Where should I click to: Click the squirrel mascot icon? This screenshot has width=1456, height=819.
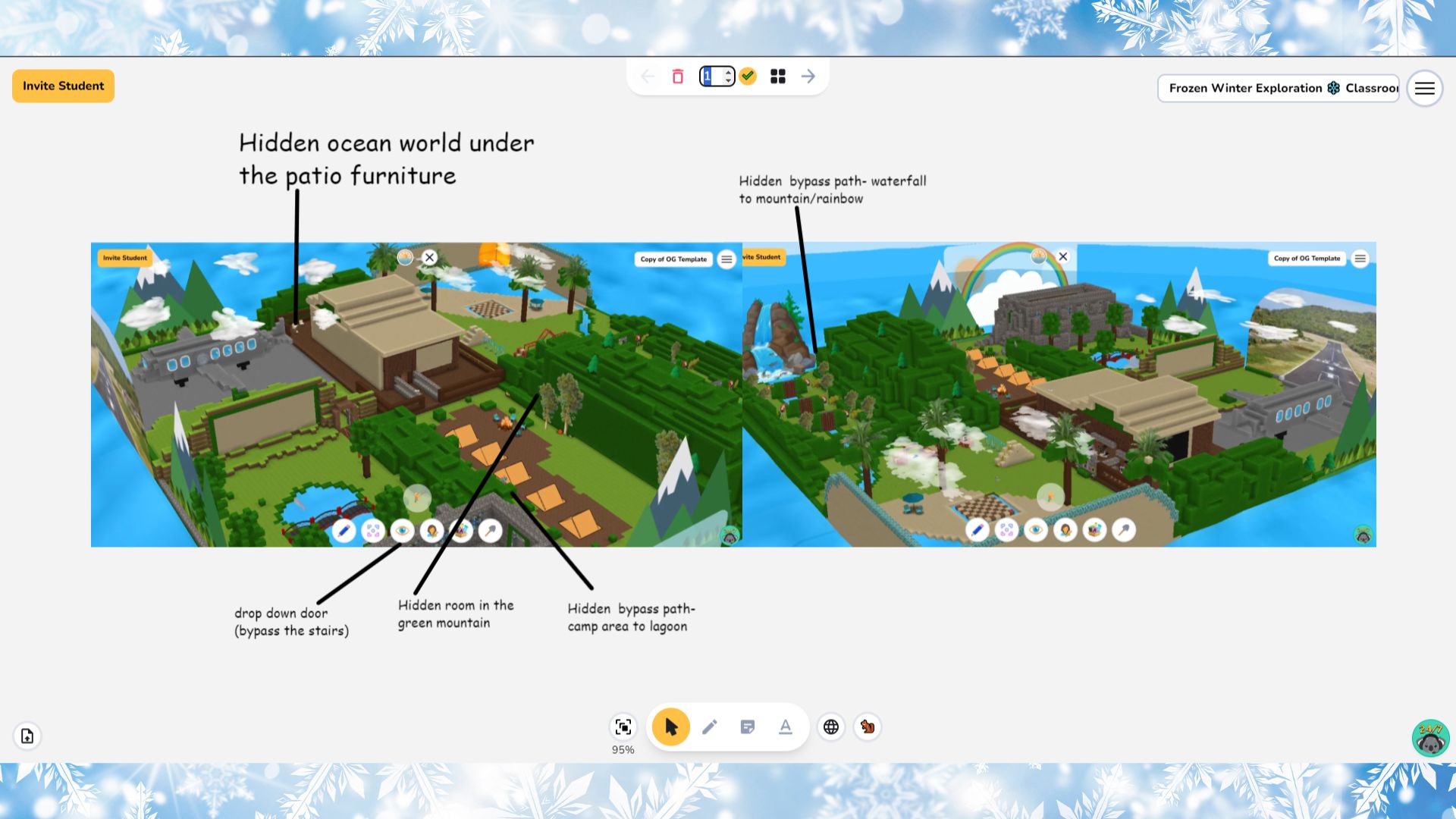867,726
